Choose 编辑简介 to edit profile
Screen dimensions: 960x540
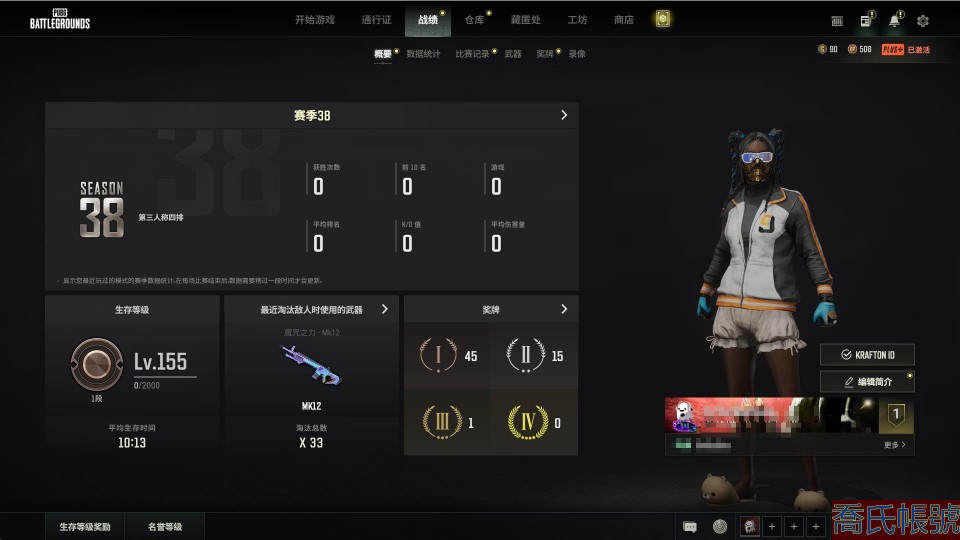click(867, 381)
